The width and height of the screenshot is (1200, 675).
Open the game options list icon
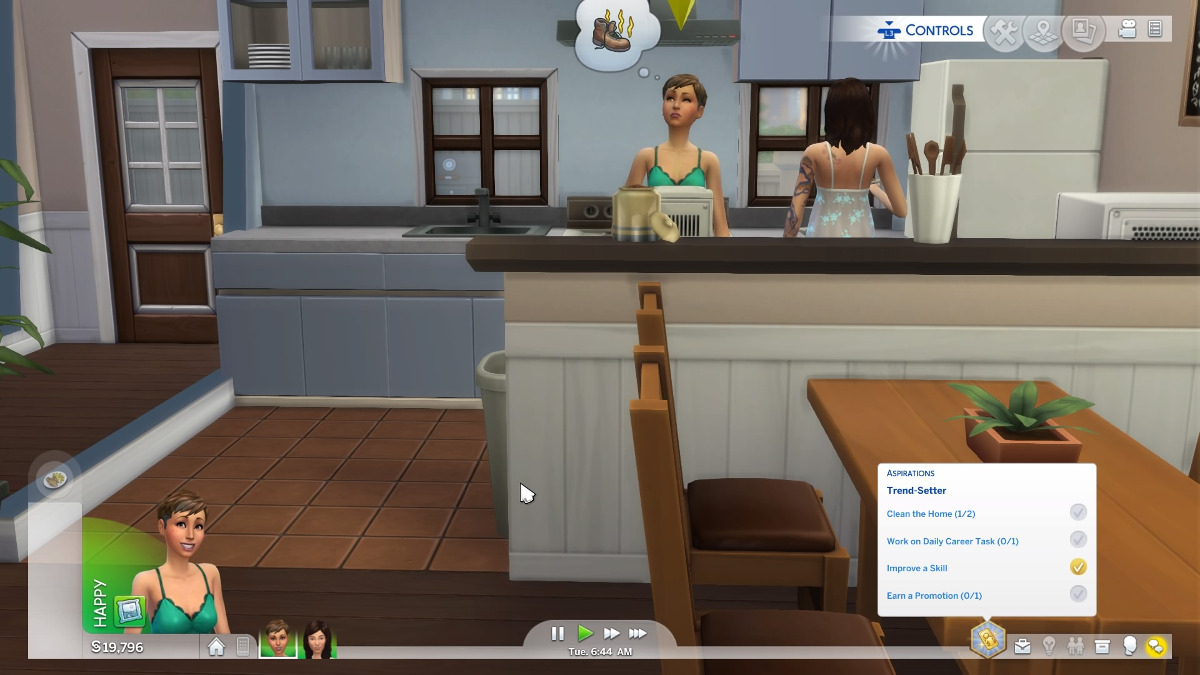point(1155,30)
